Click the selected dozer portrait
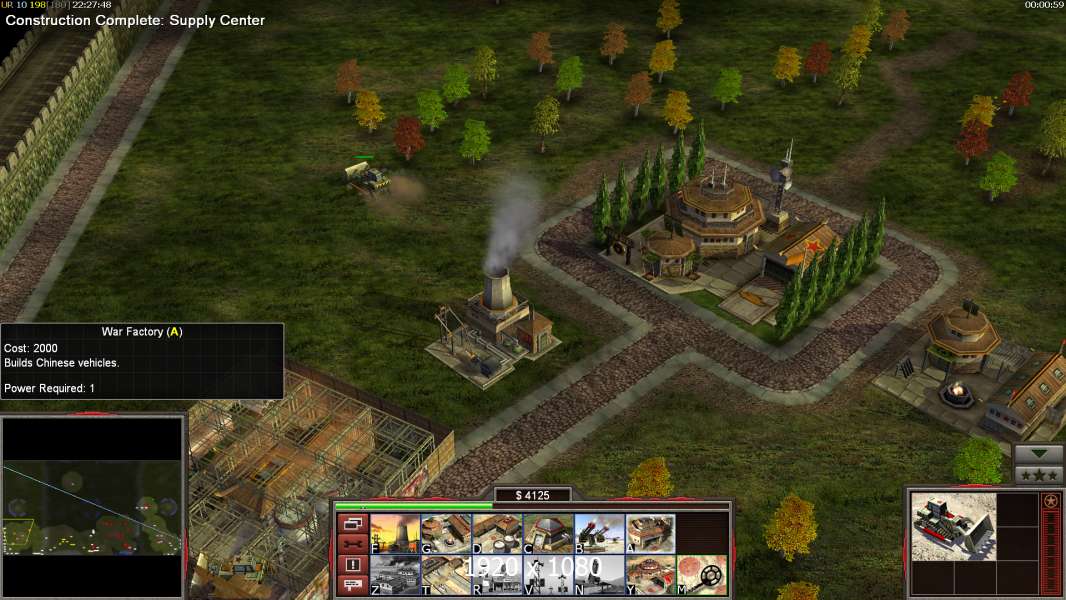Screen dimensions: 1066x600 point(953,526)
